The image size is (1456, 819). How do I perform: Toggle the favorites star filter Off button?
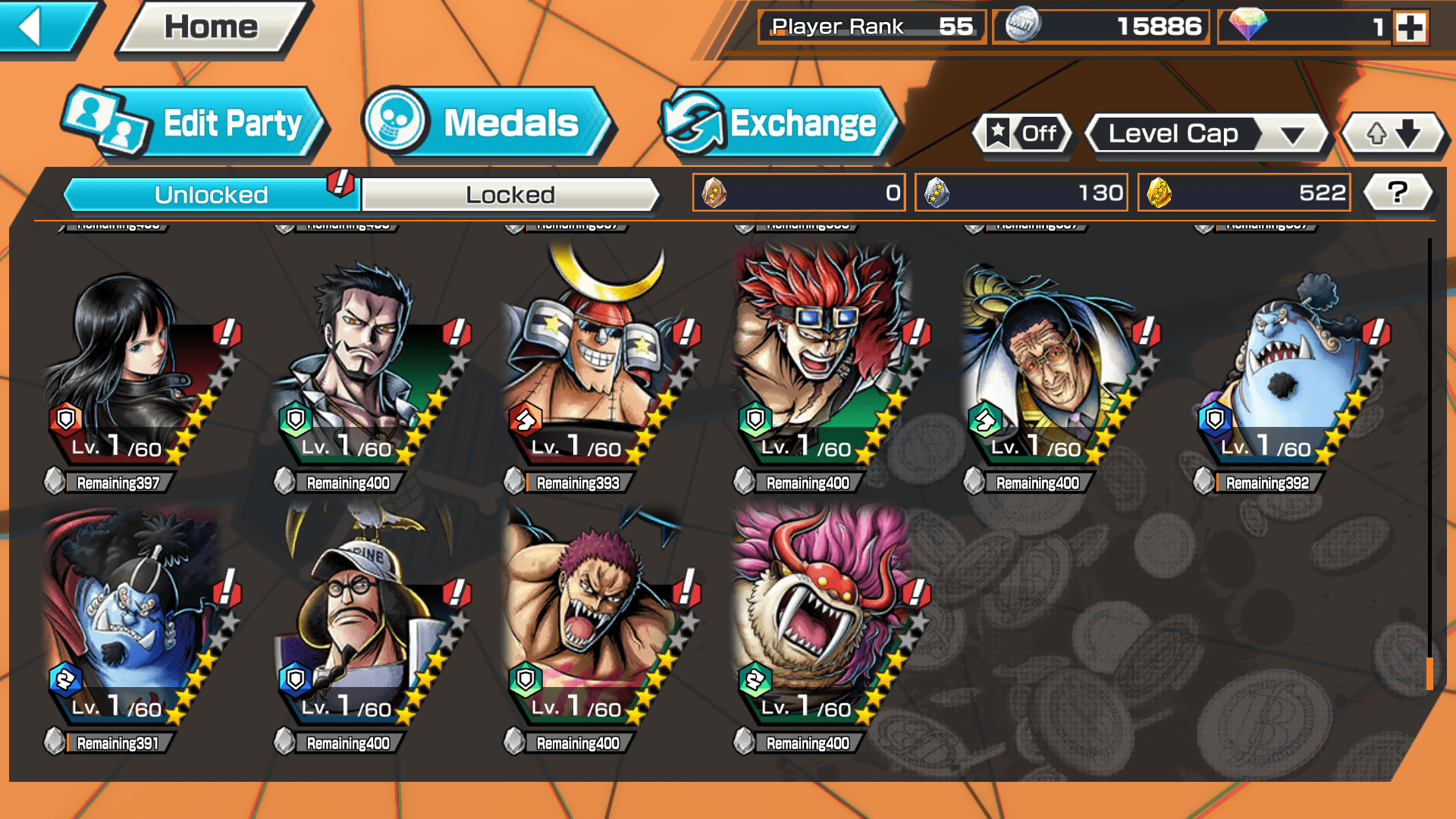point(1022,133)
